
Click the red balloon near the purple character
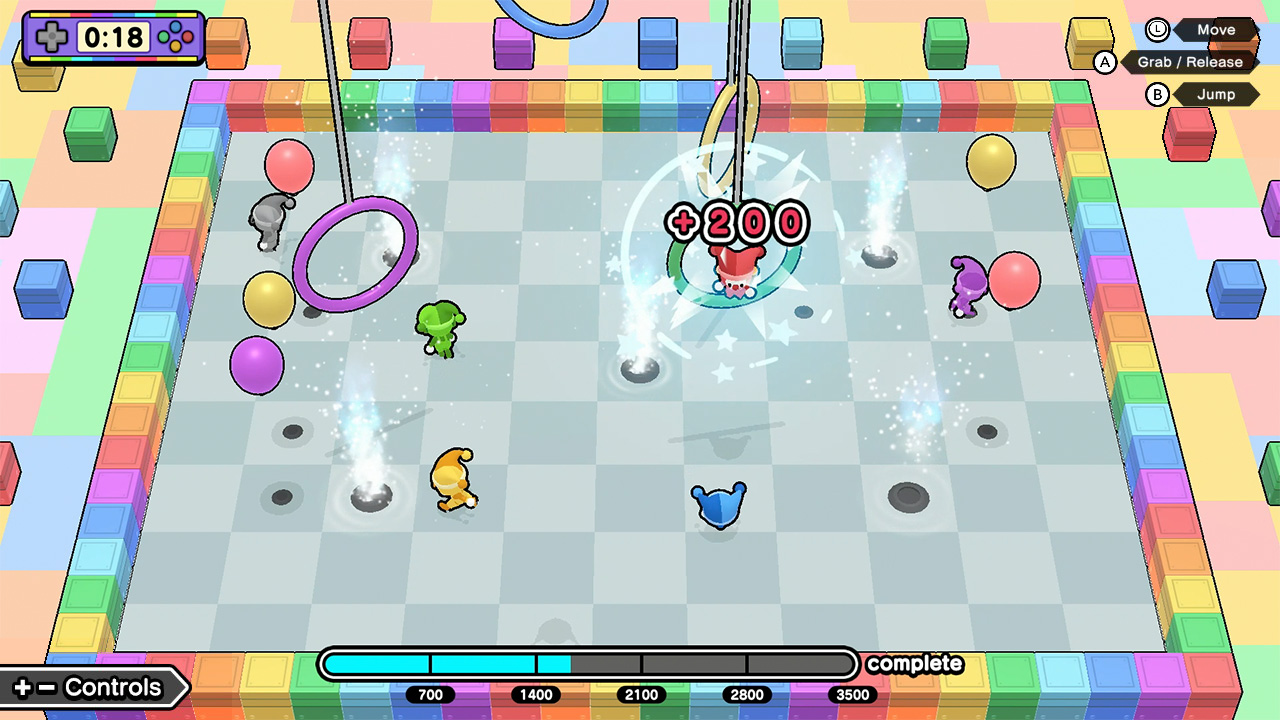(1014, 278)
